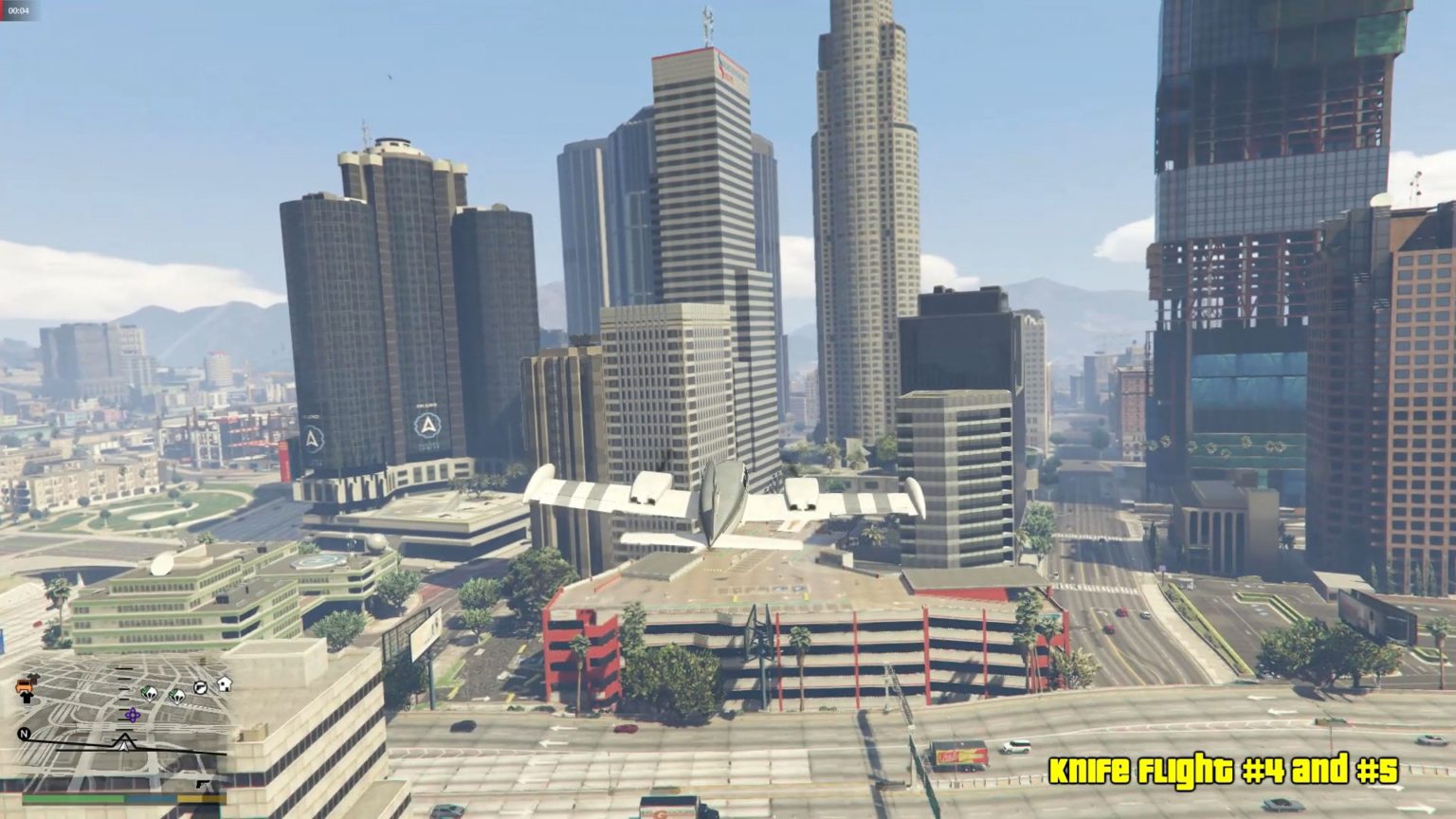Screen dimensions: 1456x819
Task: Click the N compass marker on the minimap
Action: pos(25,733)
